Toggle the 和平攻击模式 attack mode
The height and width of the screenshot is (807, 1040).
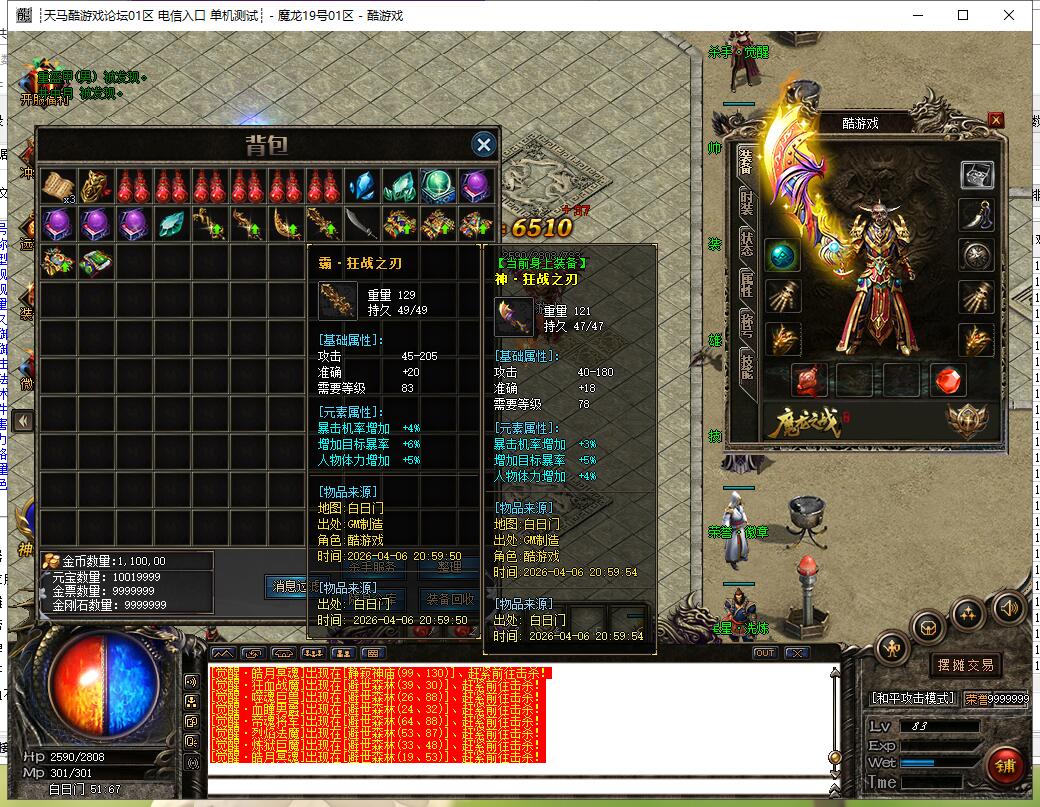pyautogui.click(x=913, y=698)
